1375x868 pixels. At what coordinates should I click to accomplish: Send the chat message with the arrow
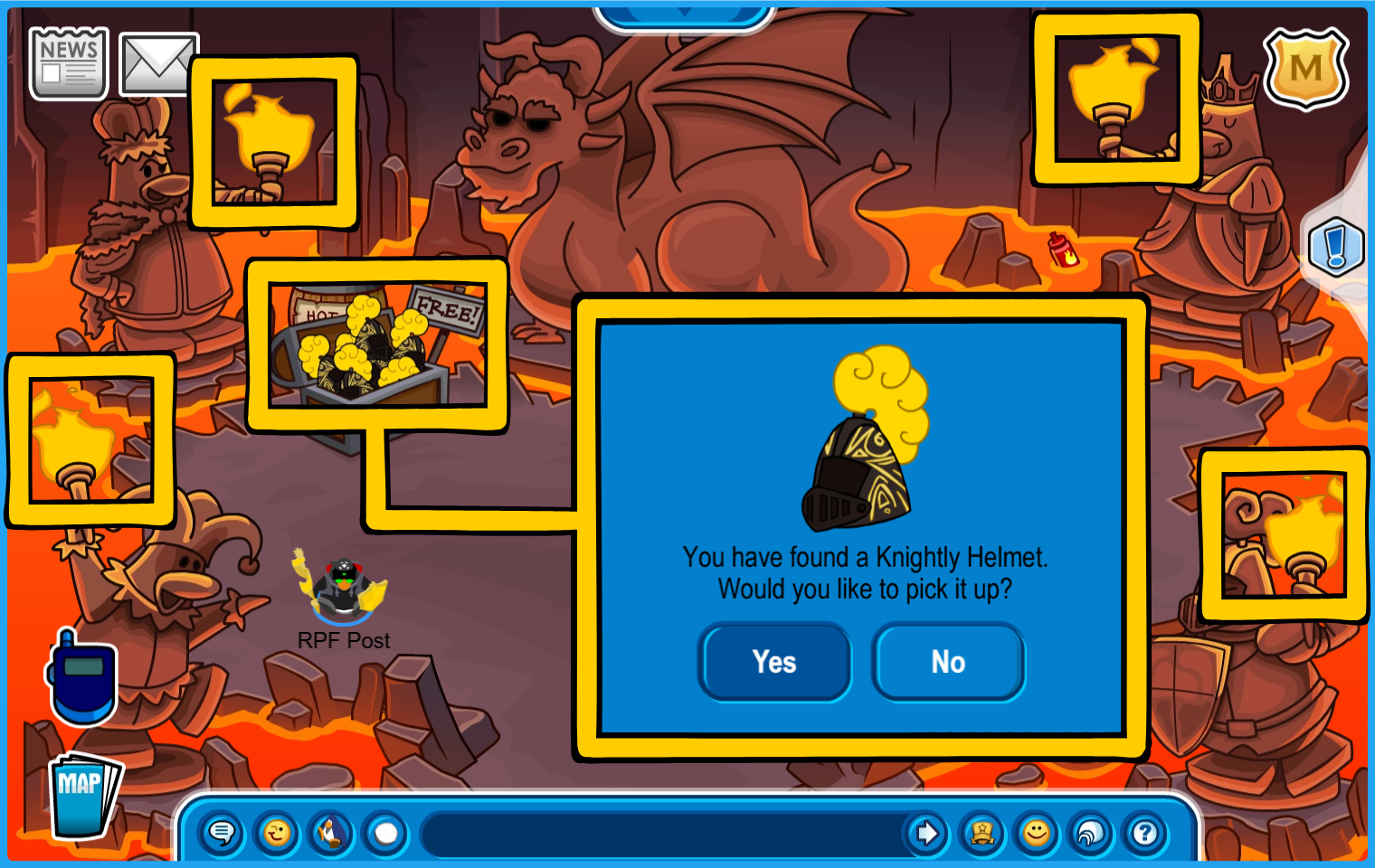[x=926, y=833]
